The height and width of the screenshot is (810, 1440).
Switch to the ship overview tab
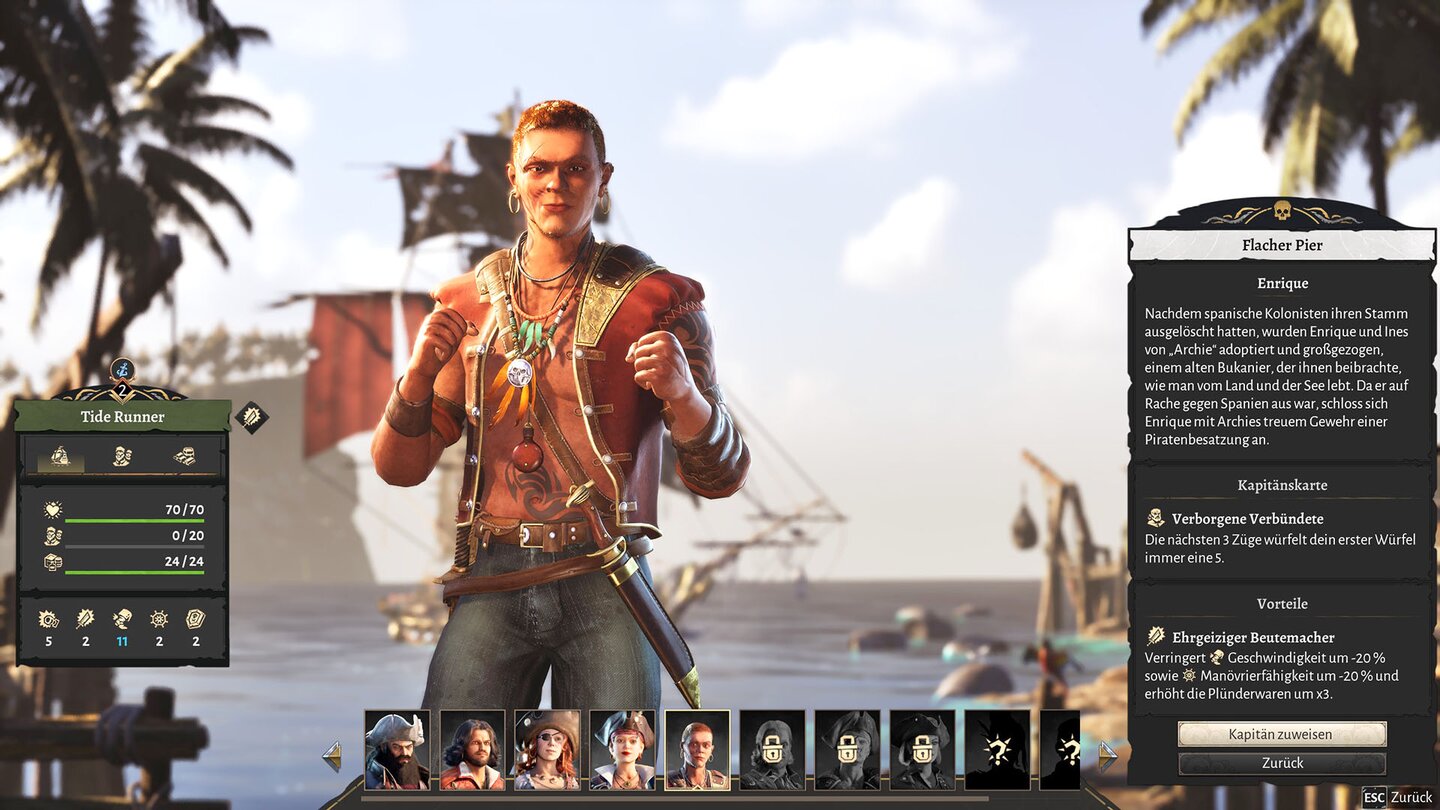point(61,456)
